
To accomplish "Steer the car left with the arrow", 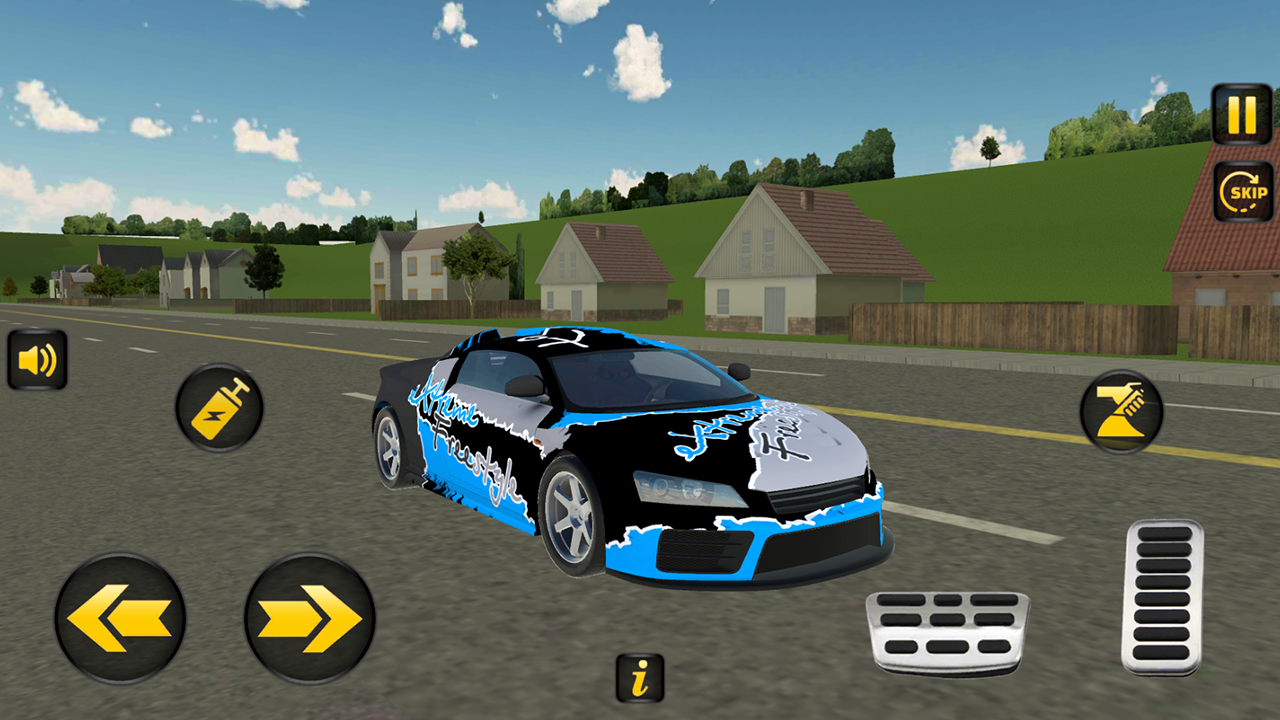I will pyautogui.click(x=120, y=614).
